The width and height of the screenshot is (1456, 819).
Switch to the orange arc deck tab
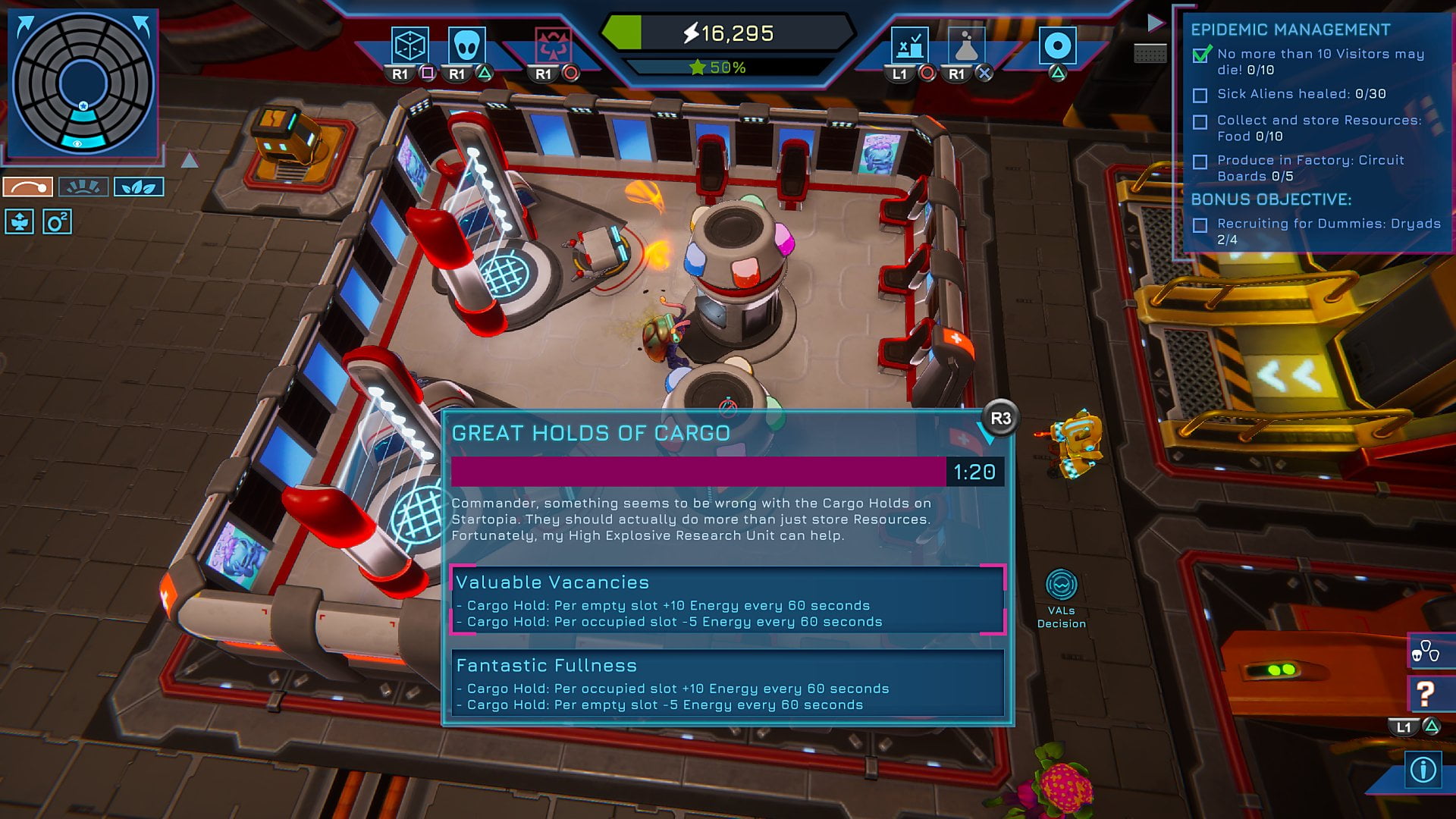click(x=28, y=187)
